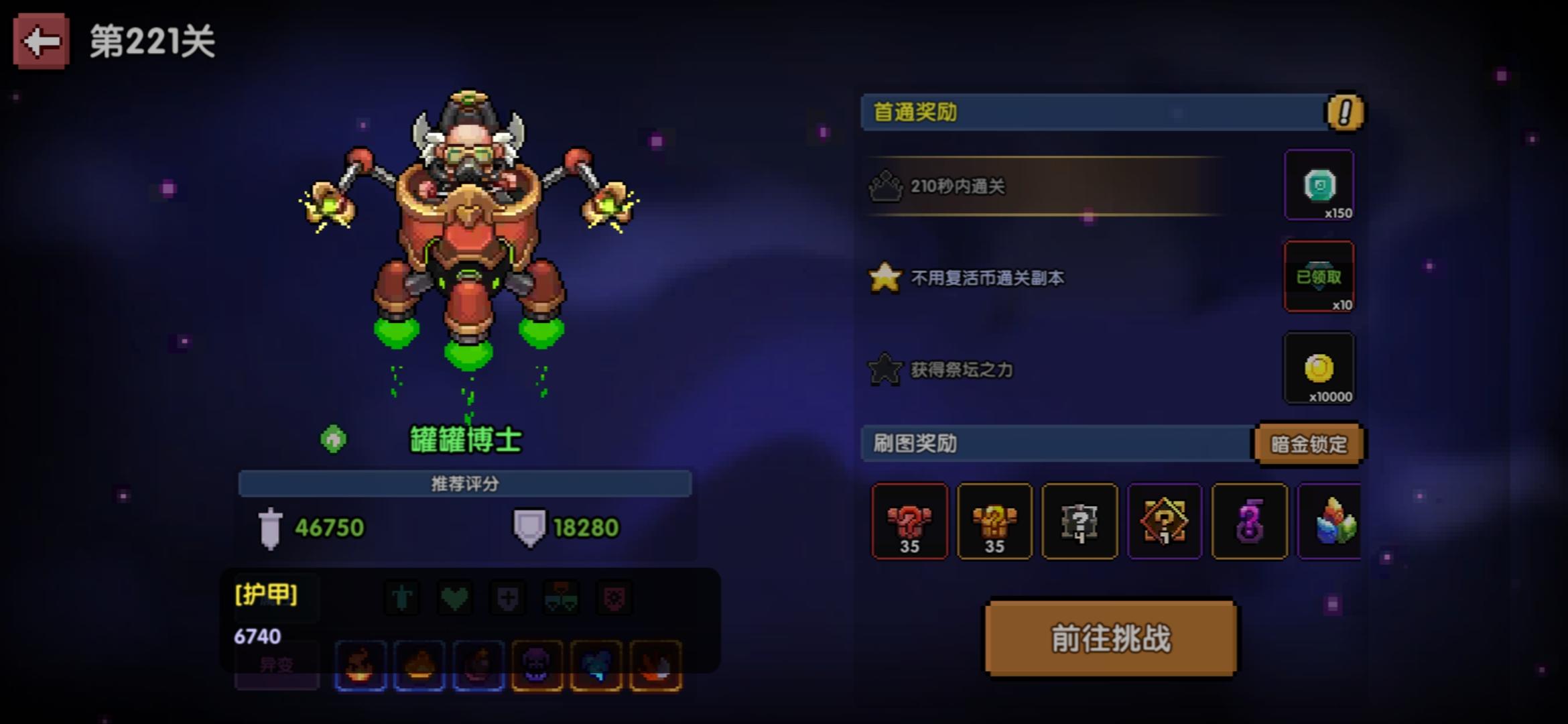Open the [护甲] attribute selector
Screen dimensions: 1568x724
(267, 593)
